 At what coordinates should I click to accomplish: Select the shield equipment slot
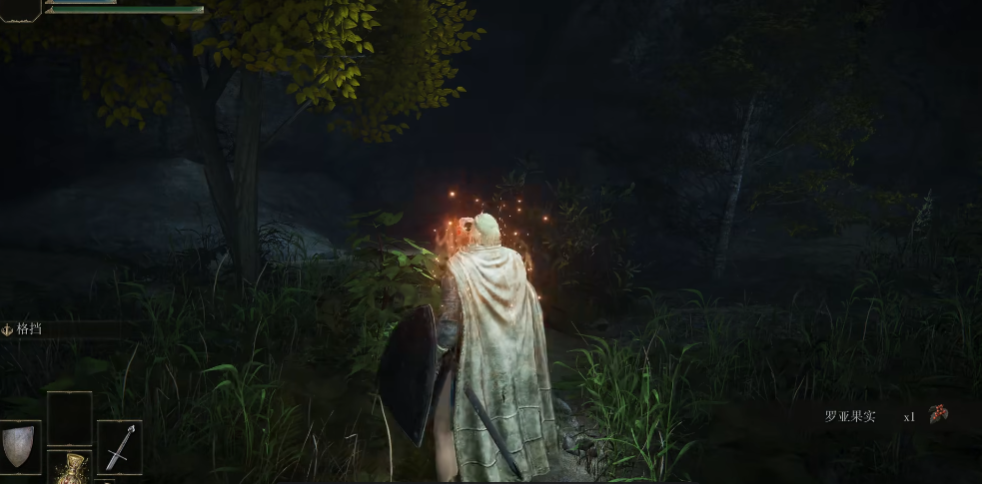(20, 446)
